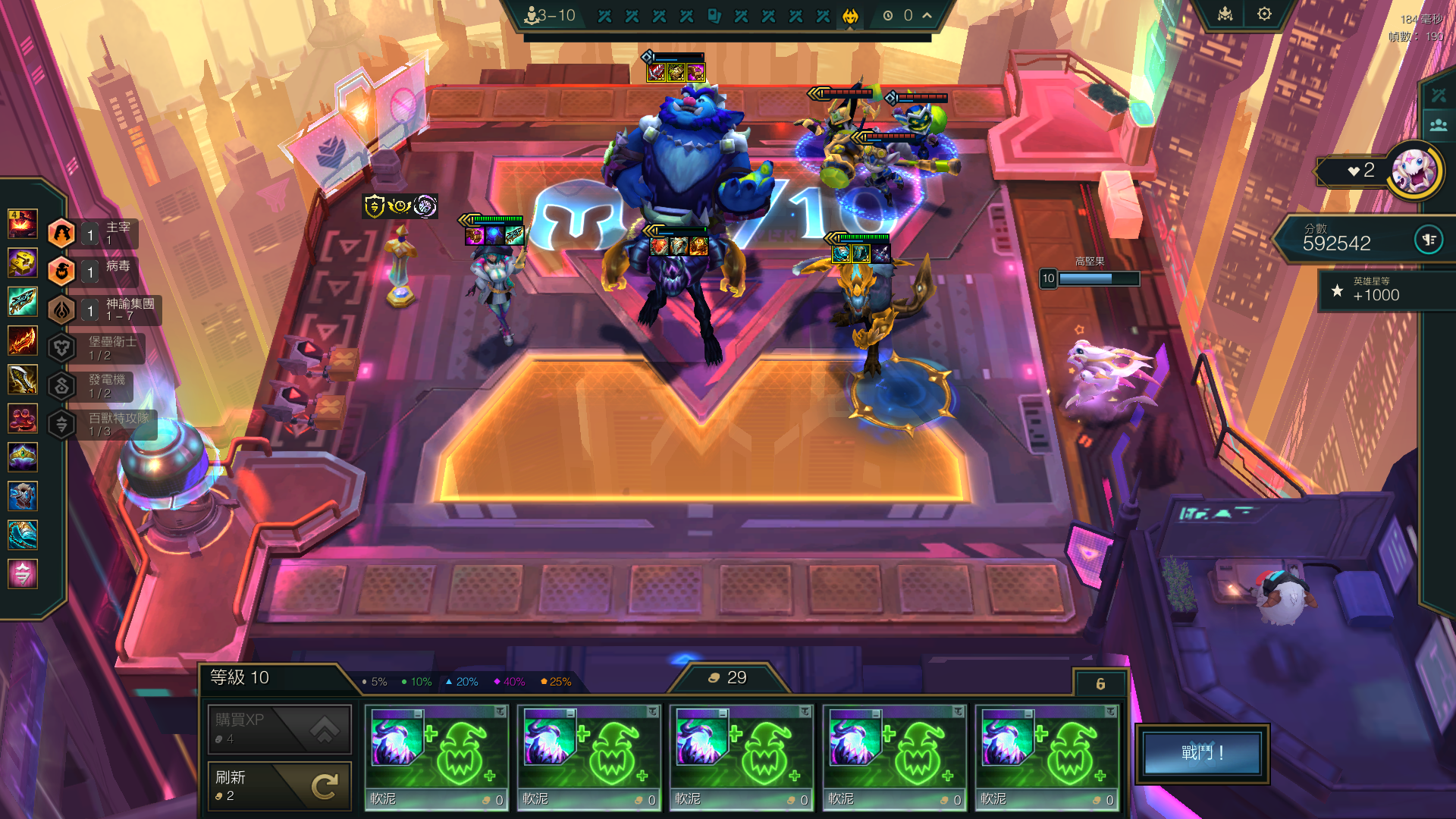
Task: Select the player portrait with 2 health
Action: 1415,171
